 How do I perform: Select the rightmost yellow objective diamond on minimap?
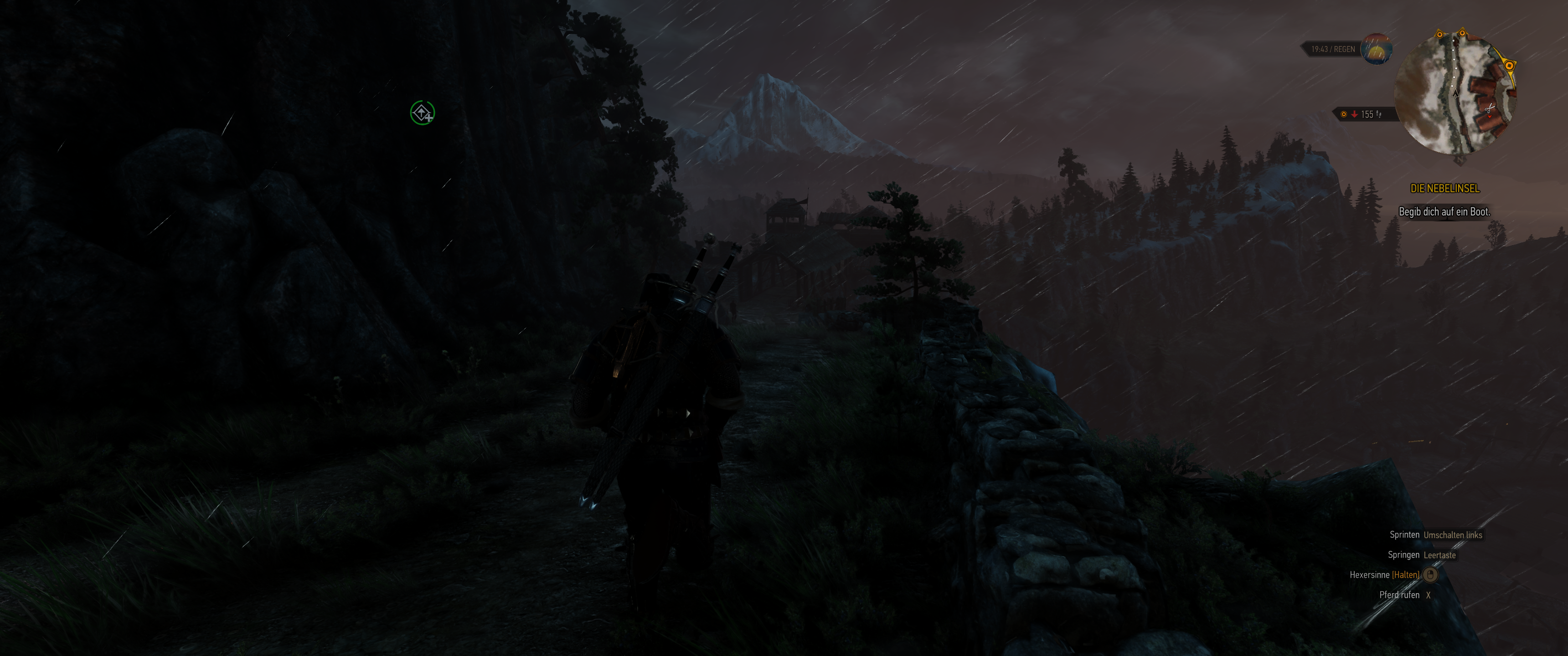pyautogui.click(x=1509, y=65)
